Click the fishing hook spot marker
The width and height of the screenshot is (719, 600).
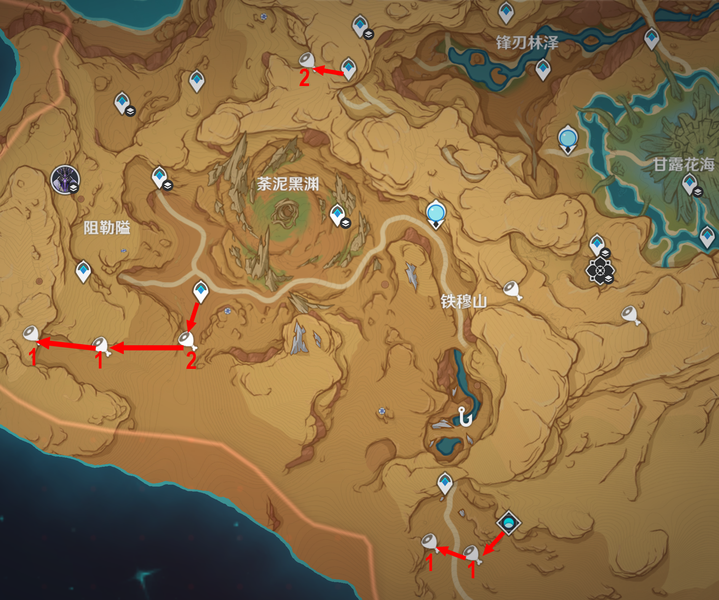466,419
